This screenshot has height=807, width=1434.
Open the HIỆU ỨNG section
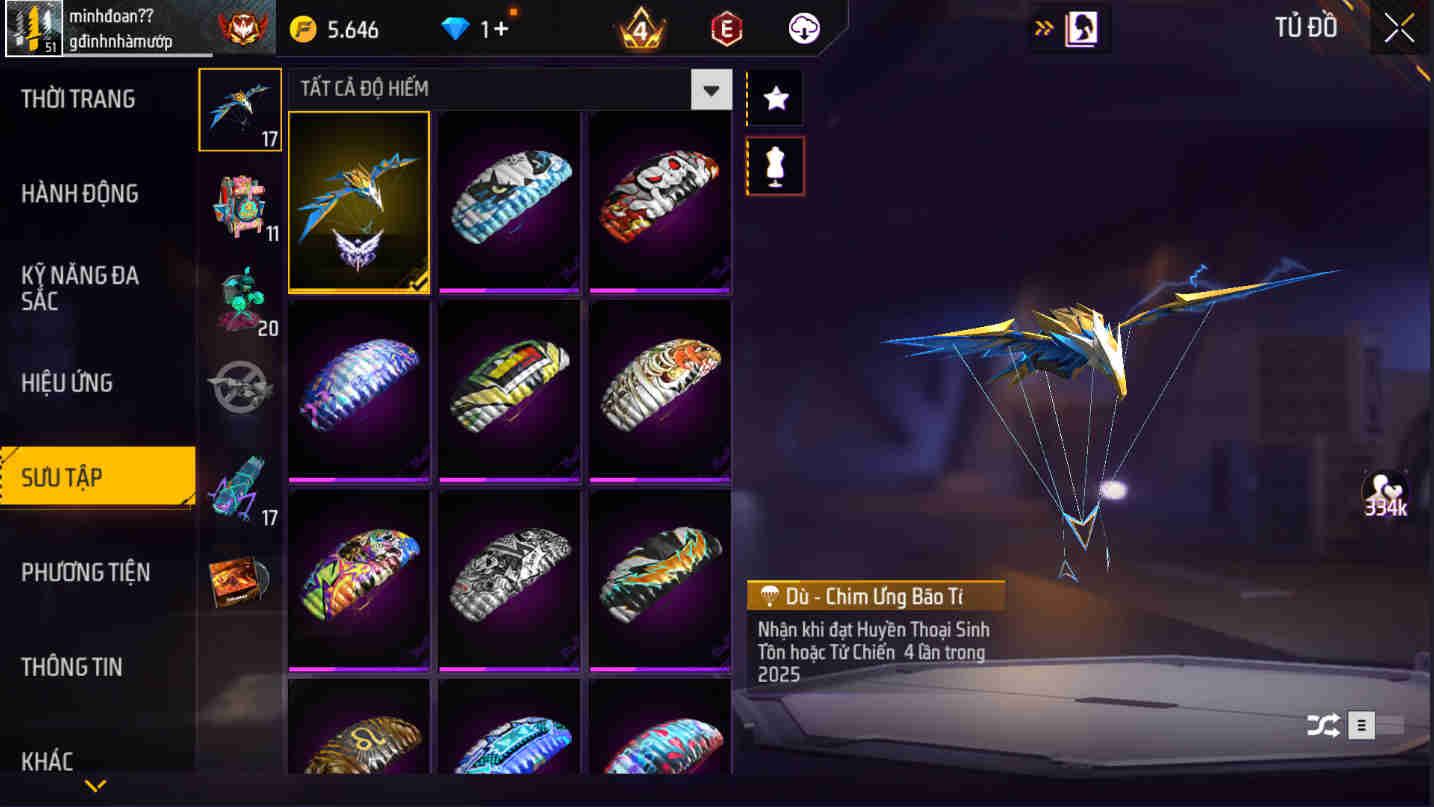pos(66,382)
